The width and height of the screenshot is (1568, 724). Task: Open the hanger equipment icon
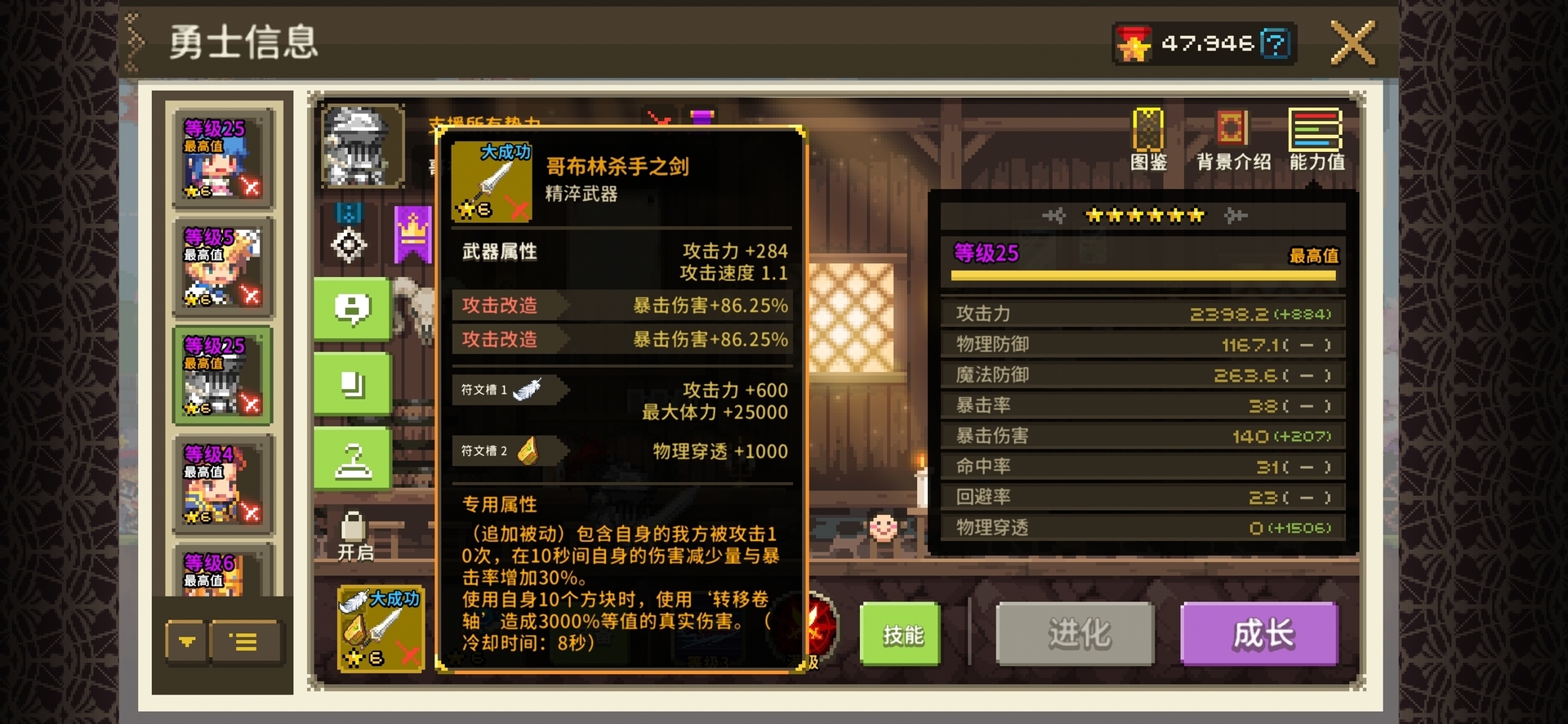click(353, 457)
